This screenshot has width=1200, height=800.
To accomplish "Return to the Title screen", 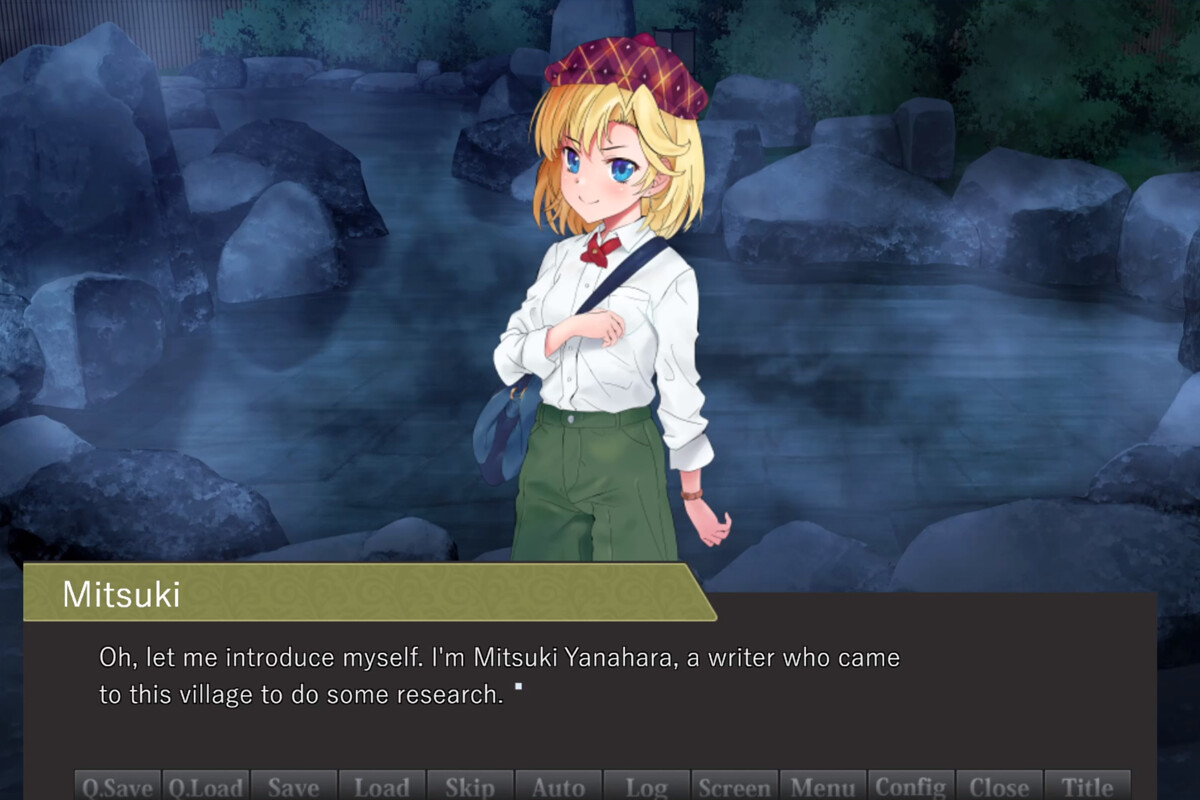I will [x=1087, y=786].
